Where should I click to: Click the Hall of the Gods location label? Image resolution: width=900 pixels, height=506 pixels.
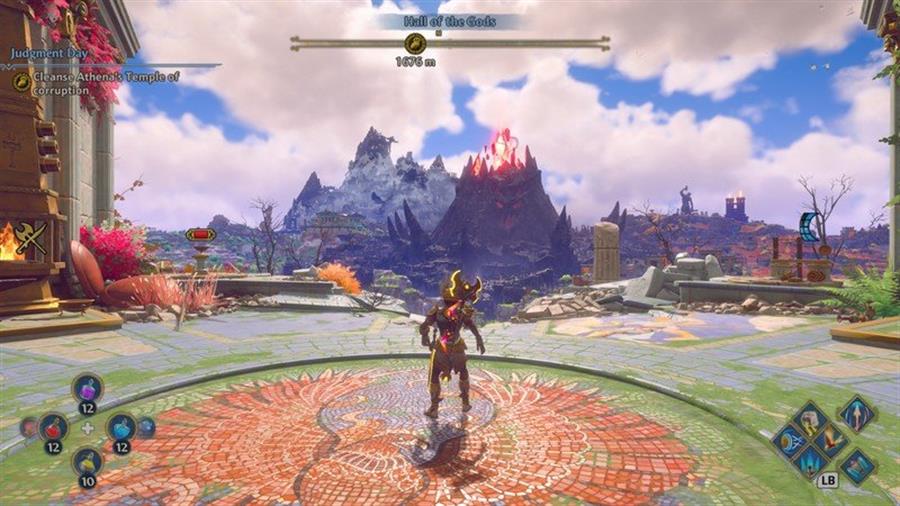[x=449, y=21]
